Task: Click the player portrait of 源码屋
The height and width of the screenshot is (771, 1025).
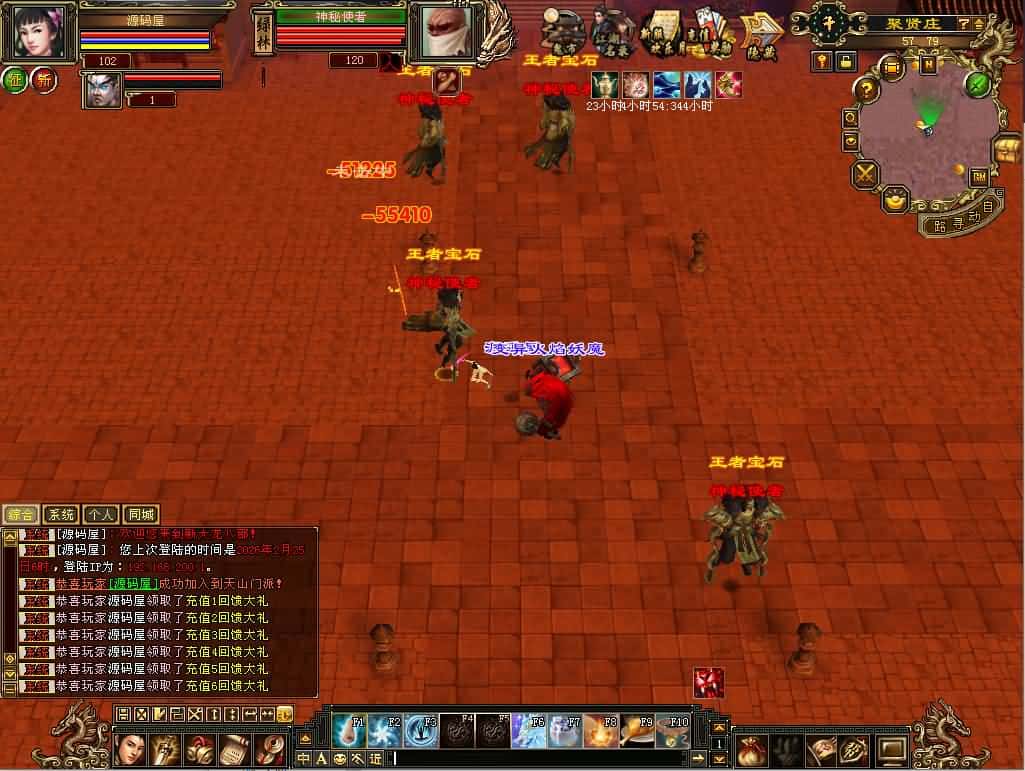Action: (43, 32)
